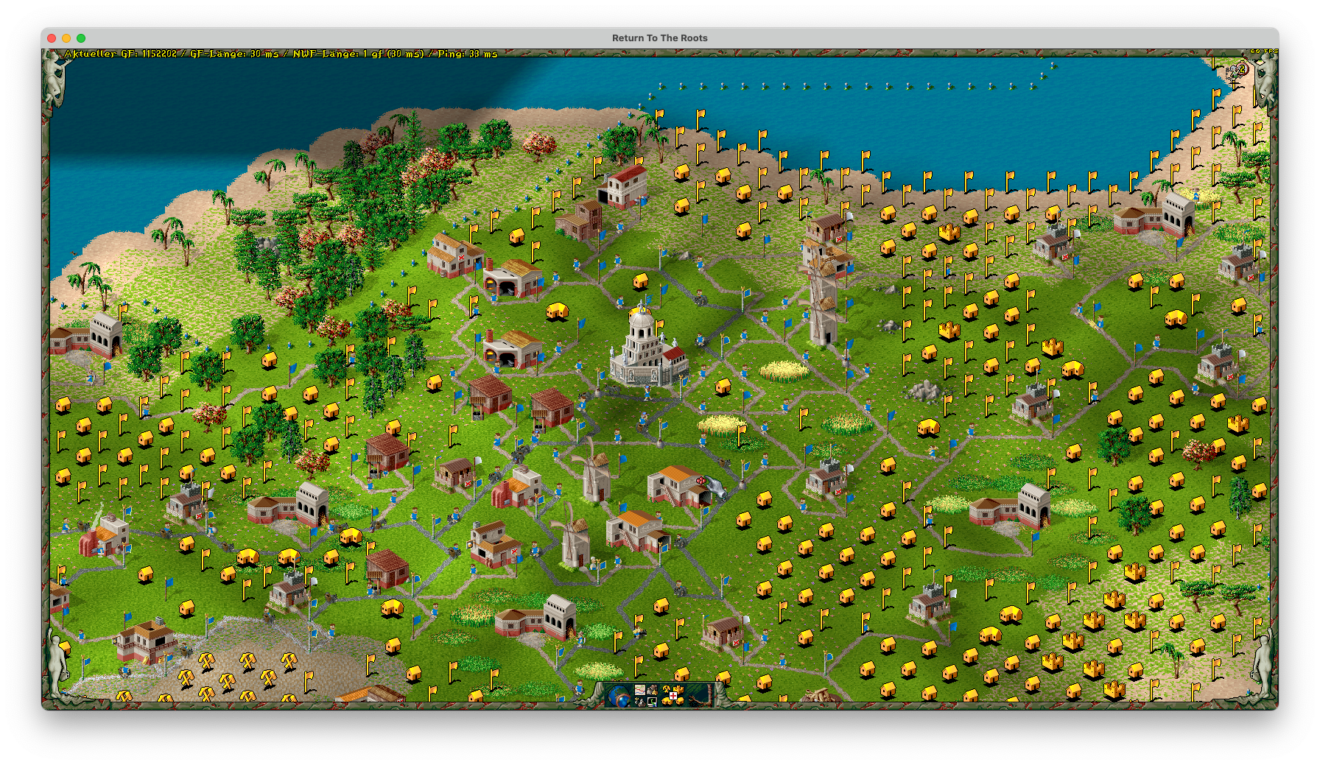Image resolution: width=1320 pixels, height=765 pixels.
Task: Open the statistics figure icon
Action: pyautogui.click(x=638, y=700)
